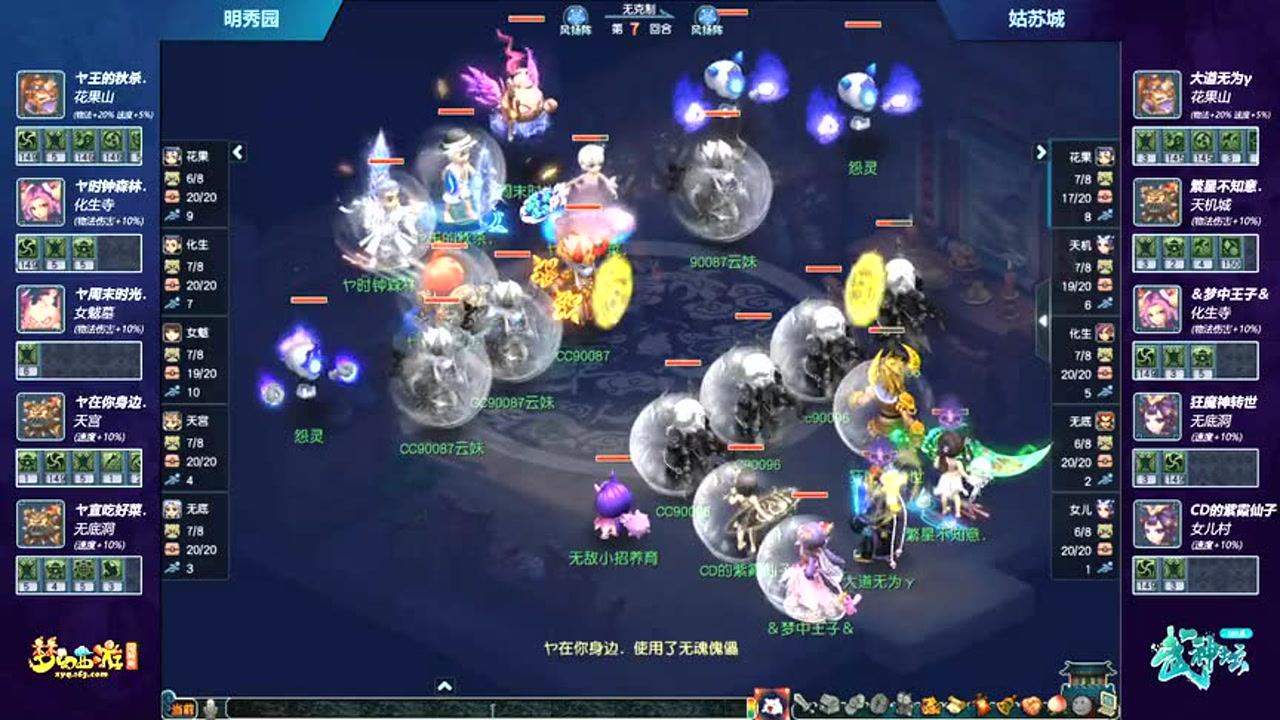
Task: Click the computer icon at the item bar's end
Action: tap(1106, 701)
